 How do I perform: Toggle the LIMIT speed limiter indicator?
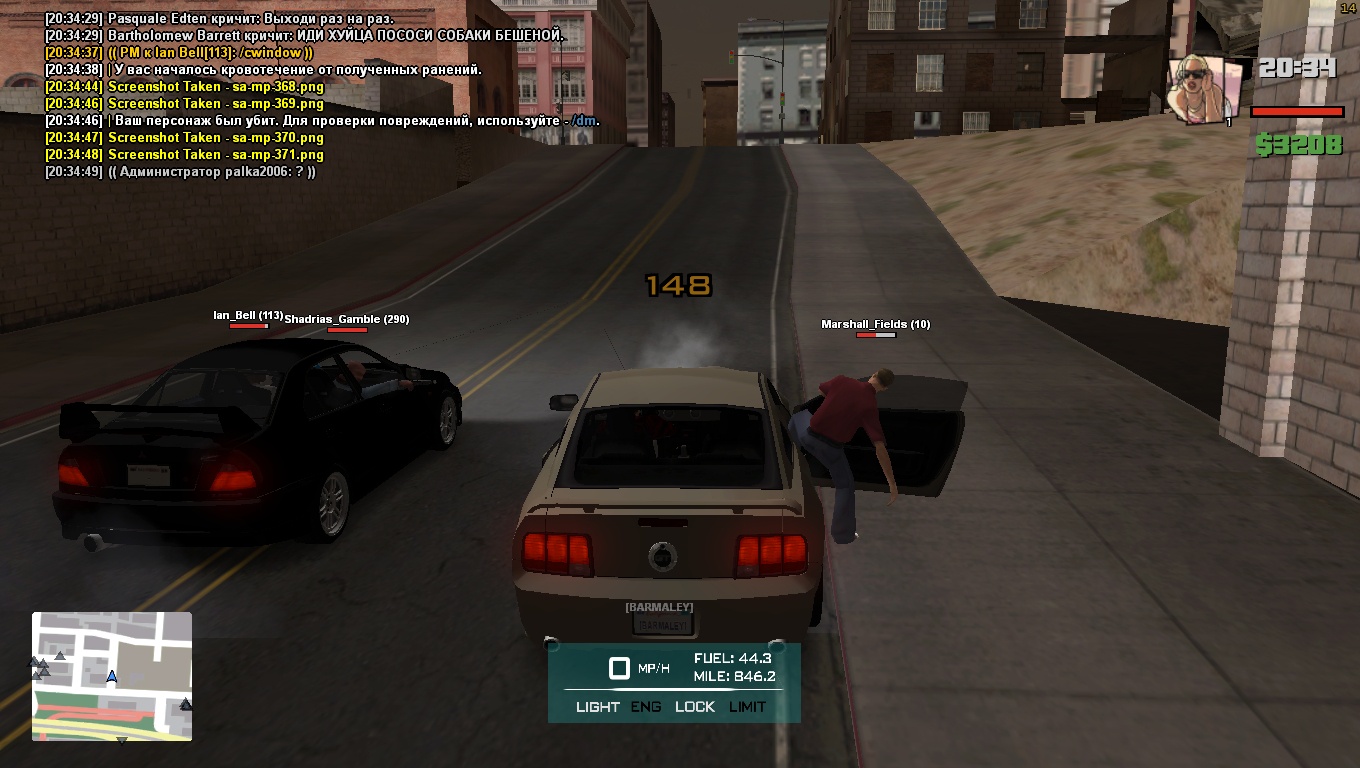(747, 707)
